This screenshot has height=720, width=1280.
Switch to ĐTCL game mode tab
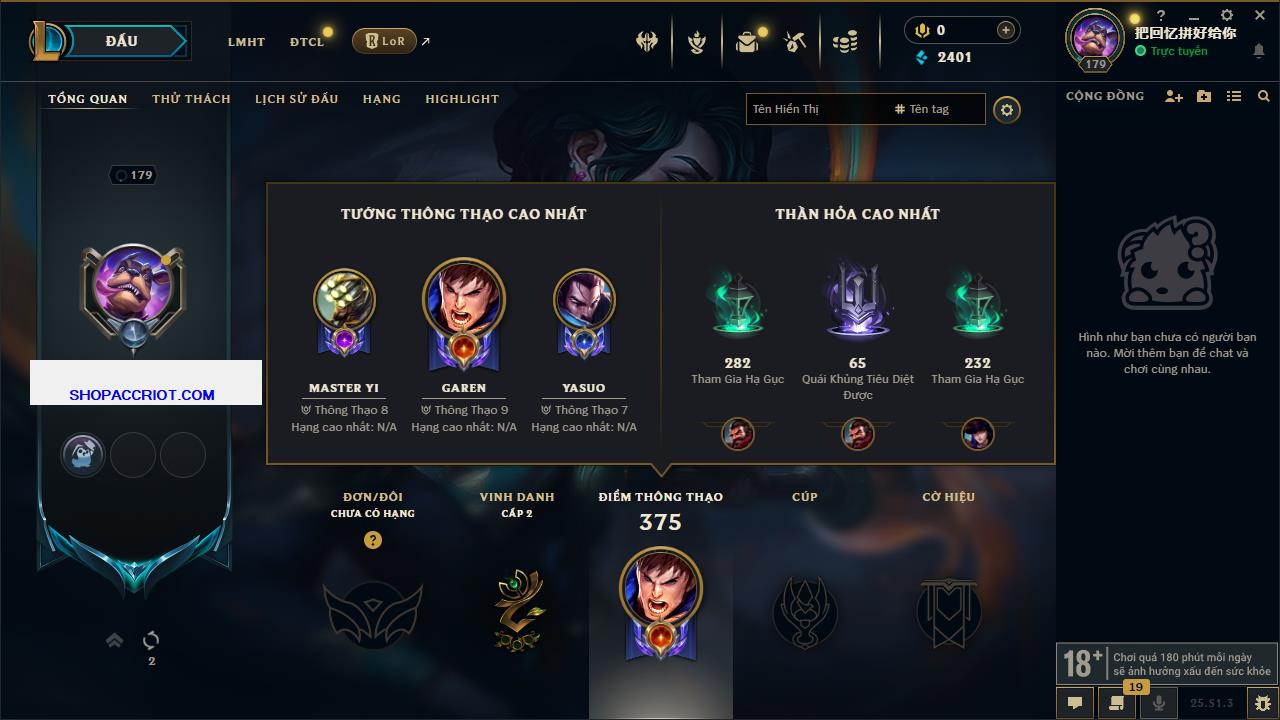tap(307, 42)
